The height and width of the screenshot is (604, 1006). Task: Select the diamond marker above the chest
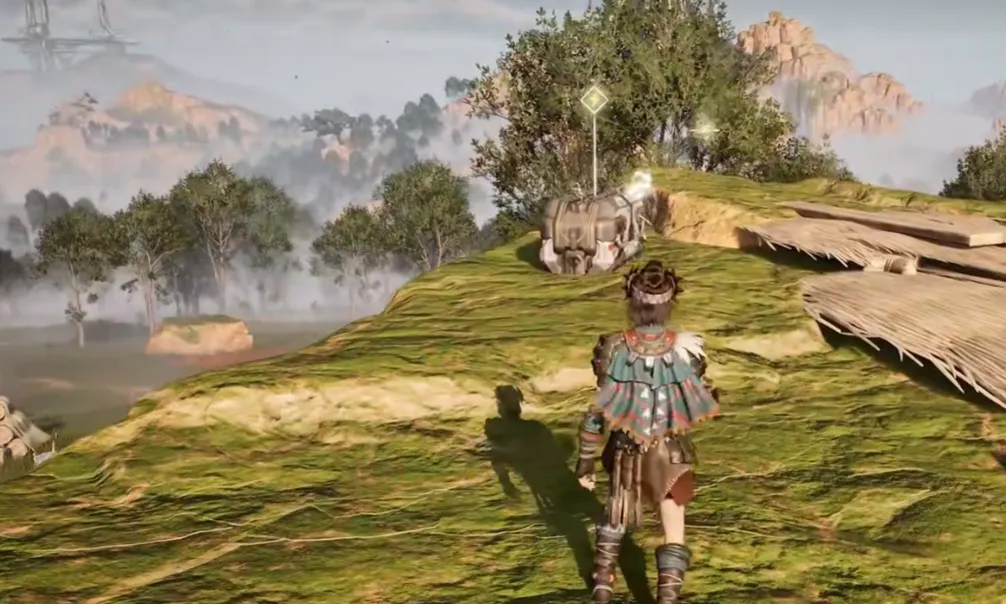(x=594, y=99)
